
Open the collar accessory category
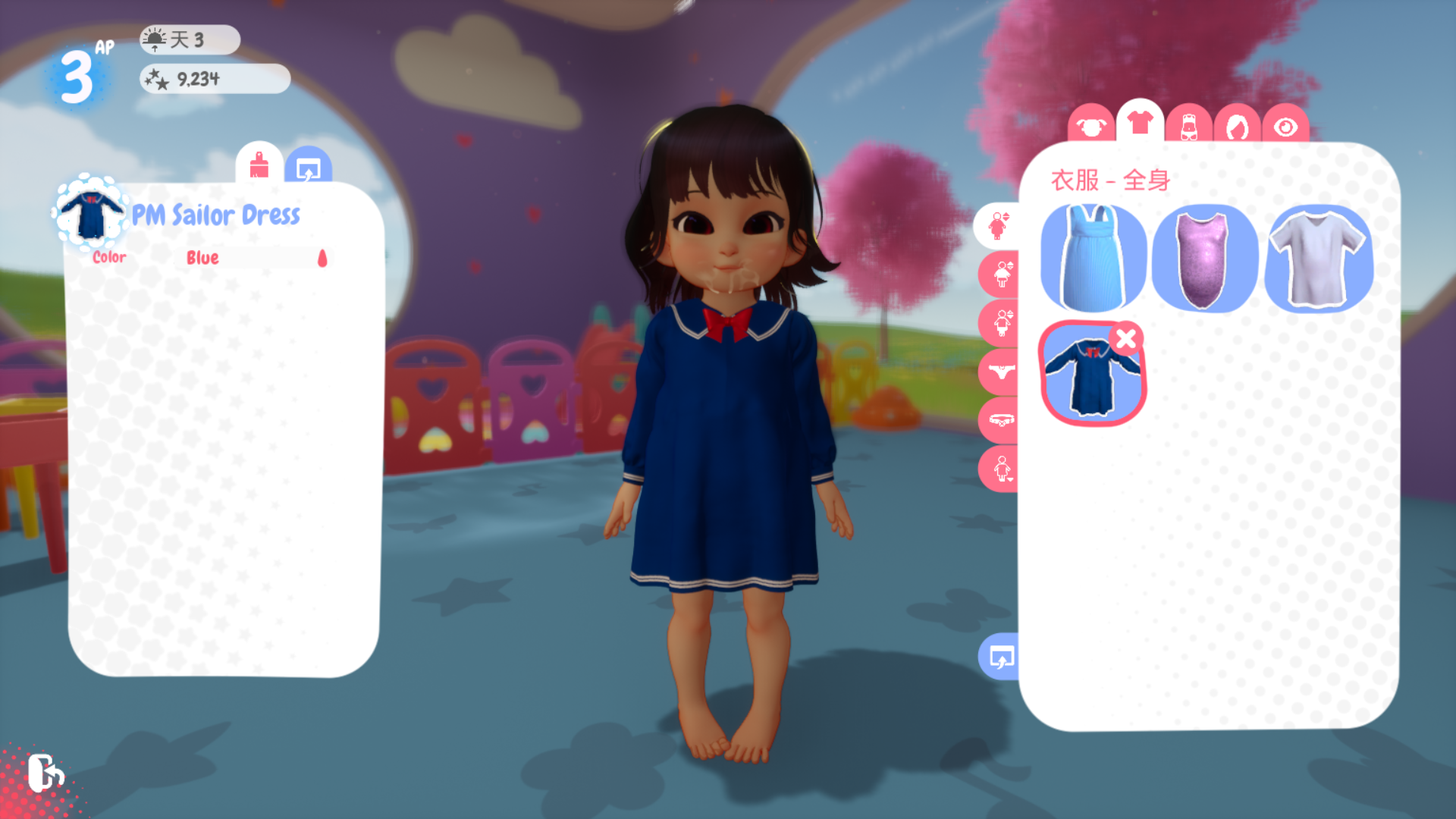[1001, 420]
